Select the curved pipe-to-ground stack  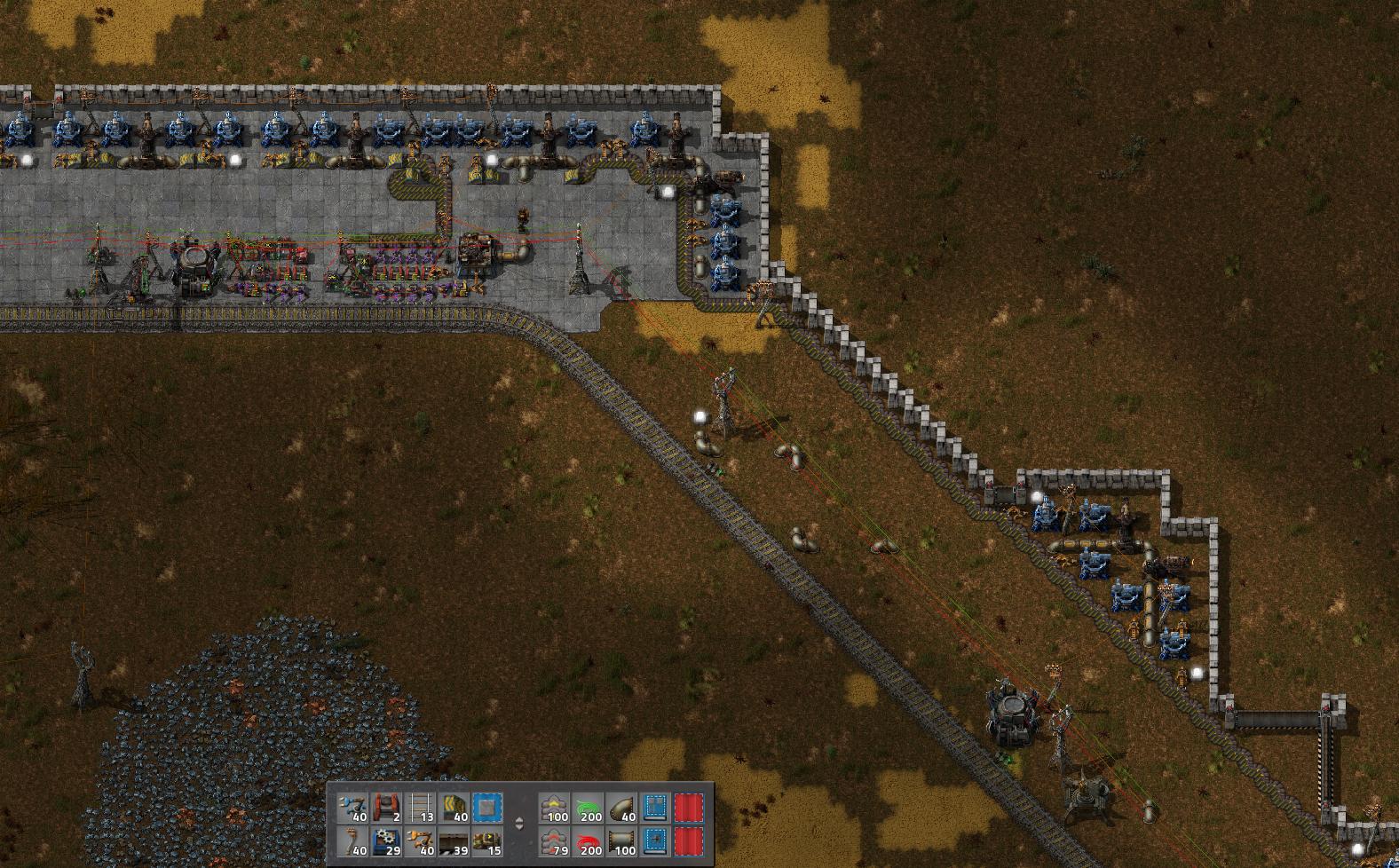pos(622,808)
